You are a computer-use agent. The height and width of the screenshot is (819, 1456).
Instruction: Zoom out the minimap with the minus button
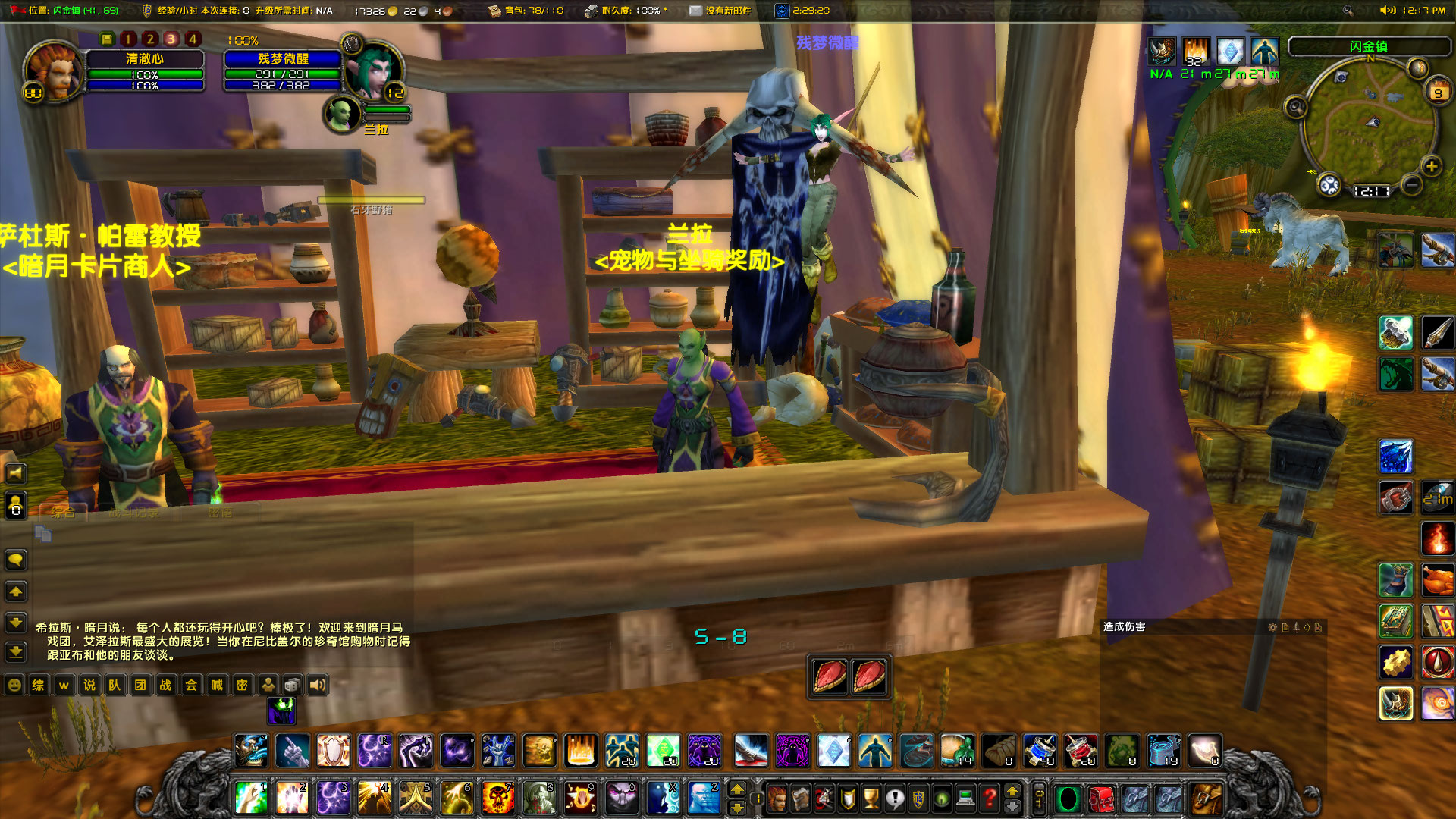(x=1411, y=186)
